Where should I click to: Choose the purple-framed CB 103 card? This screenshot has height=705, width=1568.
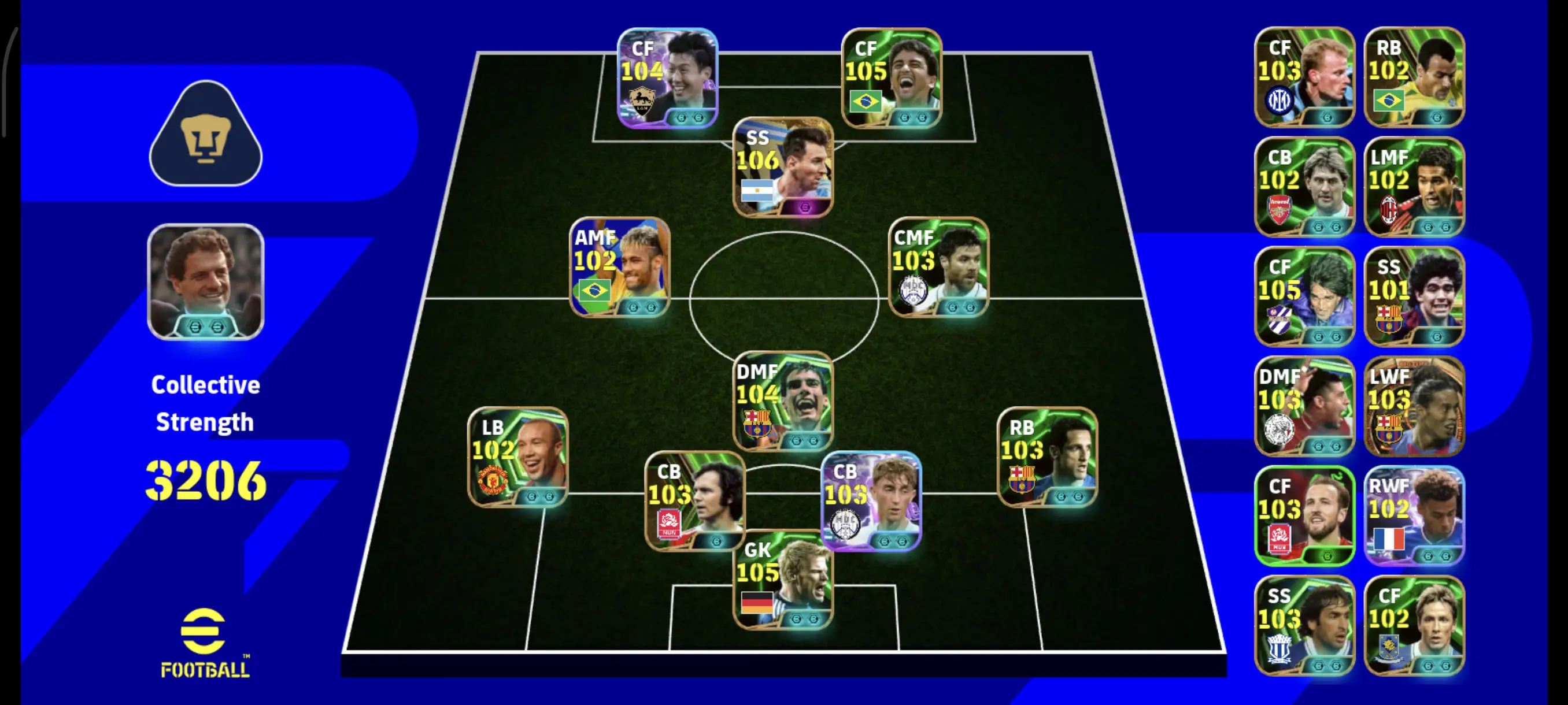point(871,500)
